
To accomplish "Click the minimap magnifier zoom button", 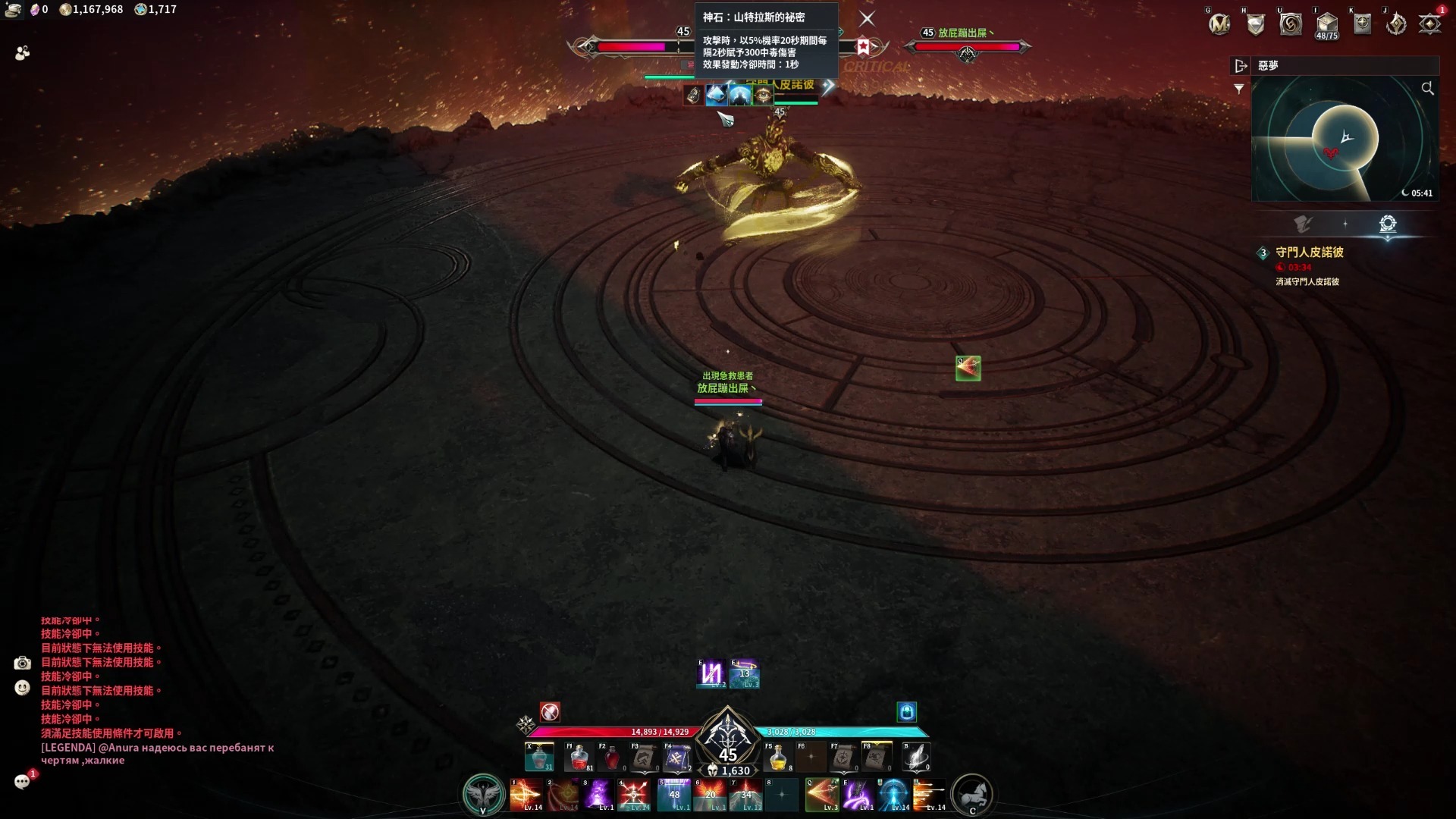I will coord(1427,89).
